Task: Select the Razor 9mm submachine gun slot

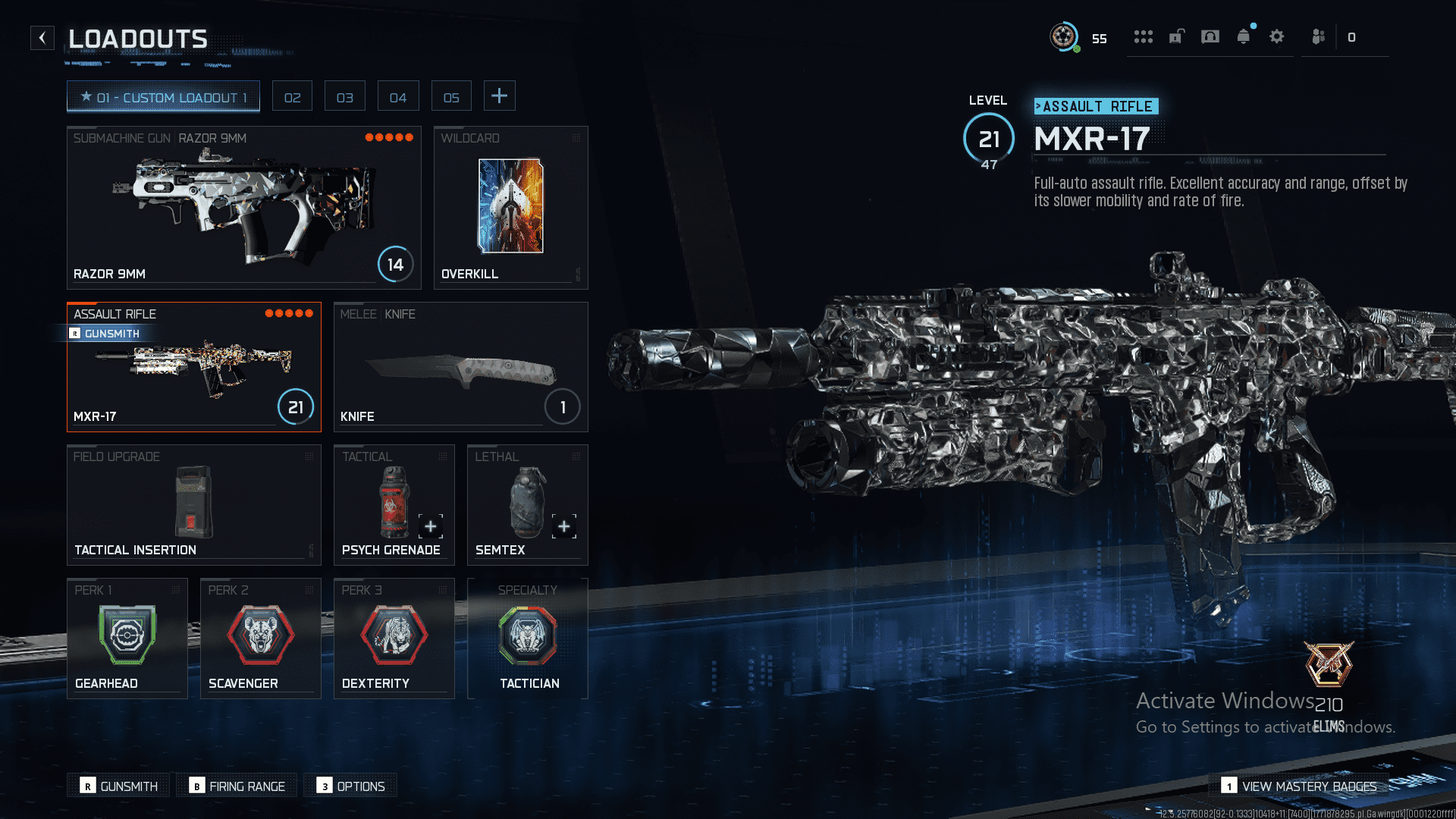Action: click(243, 208)
